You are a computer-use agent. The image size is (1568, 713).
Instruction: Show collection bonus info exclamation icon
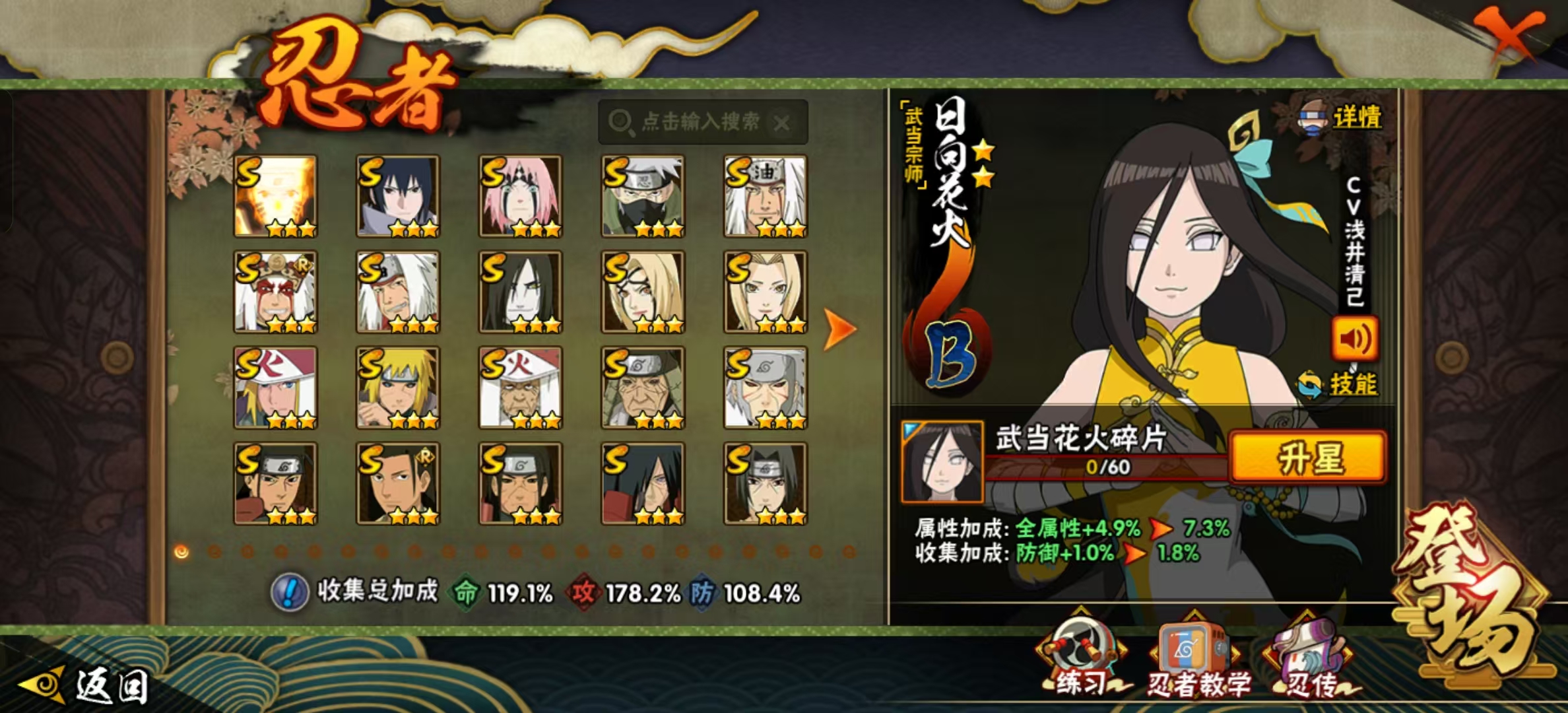[289, 592]
